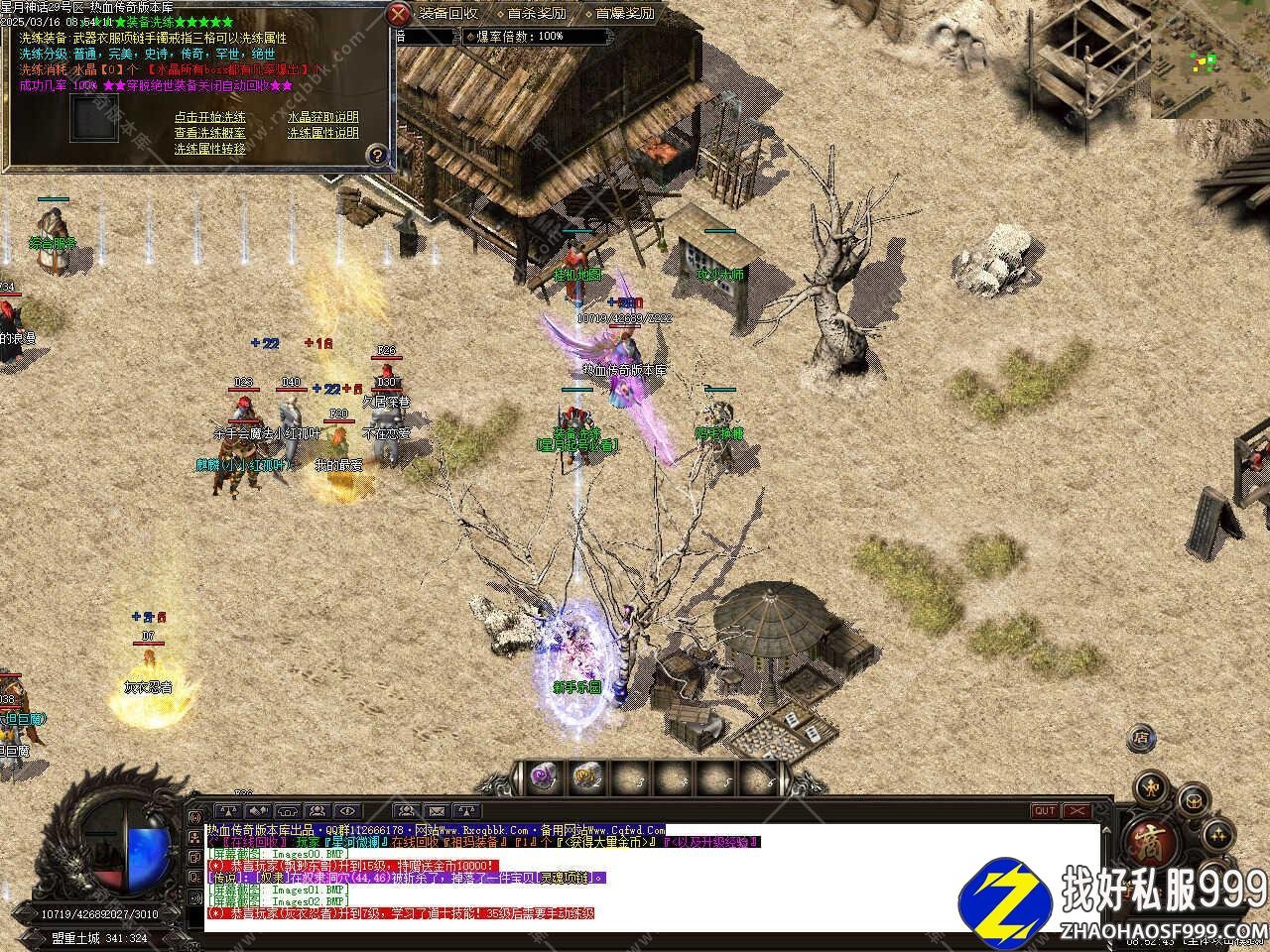This screenshot has height=952, width=1270.
Task: Click the red X button beside QUT
Action: pyautogui.click(x=1076, y=811)
